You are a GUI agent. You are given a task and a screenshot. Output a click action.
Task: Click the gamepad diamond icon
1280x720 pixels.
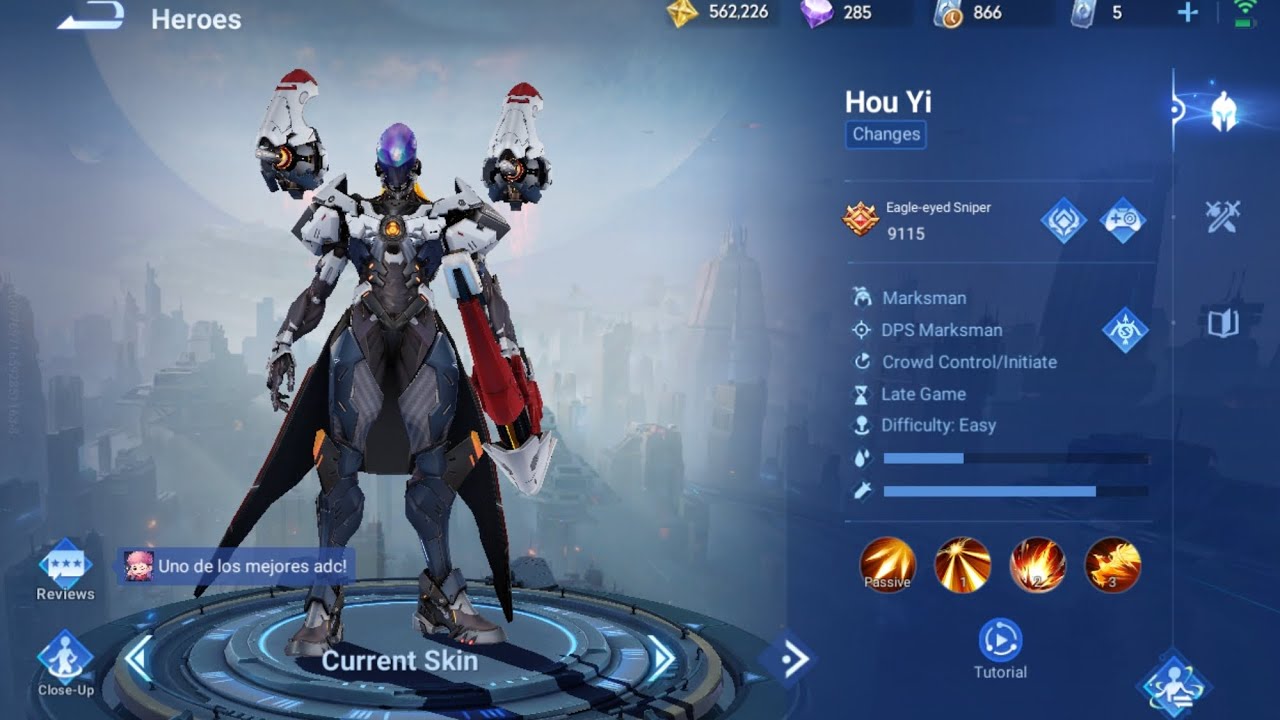pyautogui.click(x=1123, y=220)
